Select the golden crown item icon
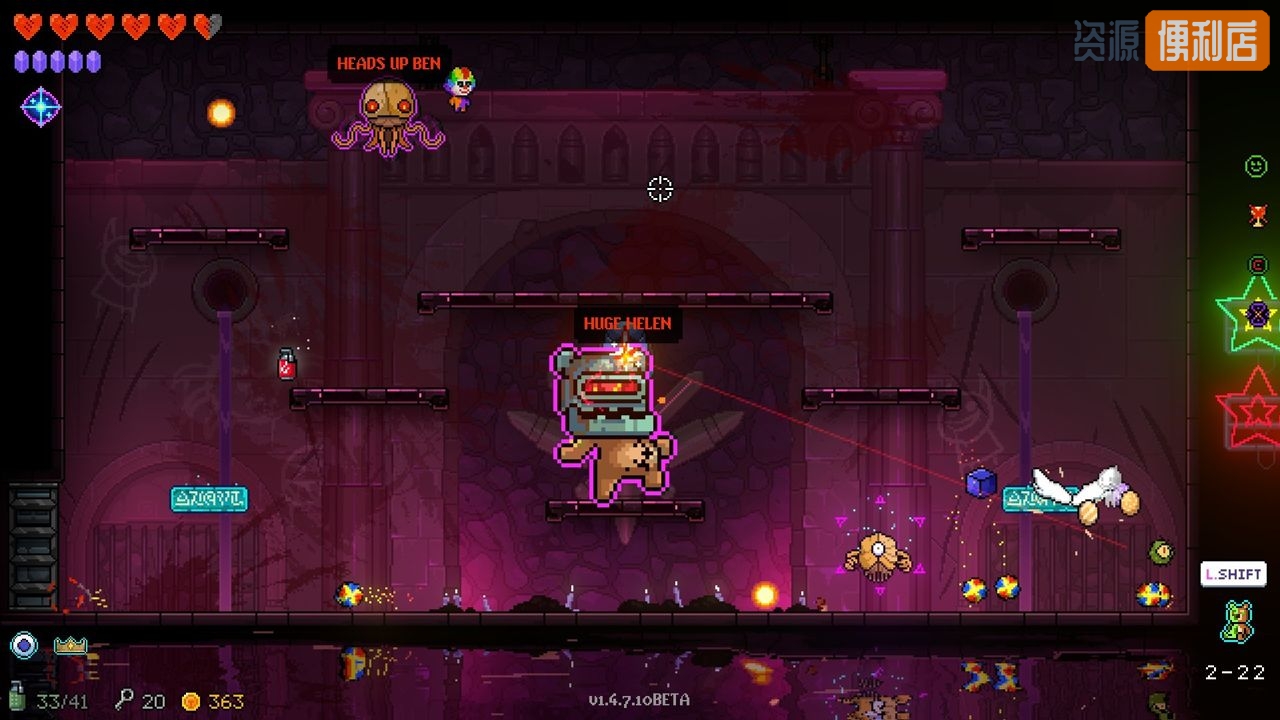This screenshot has width=1280, height=720. 70,645
